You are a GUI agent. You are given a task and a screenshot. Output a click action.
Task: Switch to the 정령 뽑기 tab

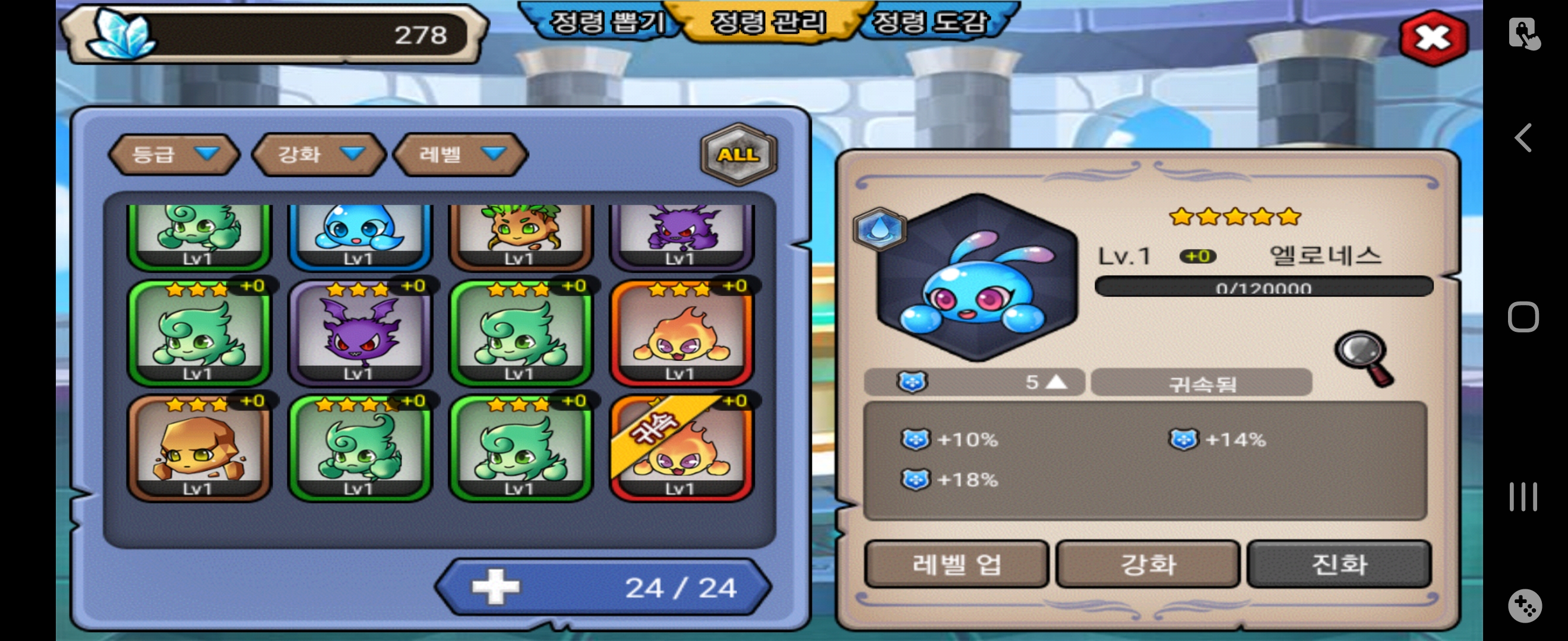[x=606, y=23]
